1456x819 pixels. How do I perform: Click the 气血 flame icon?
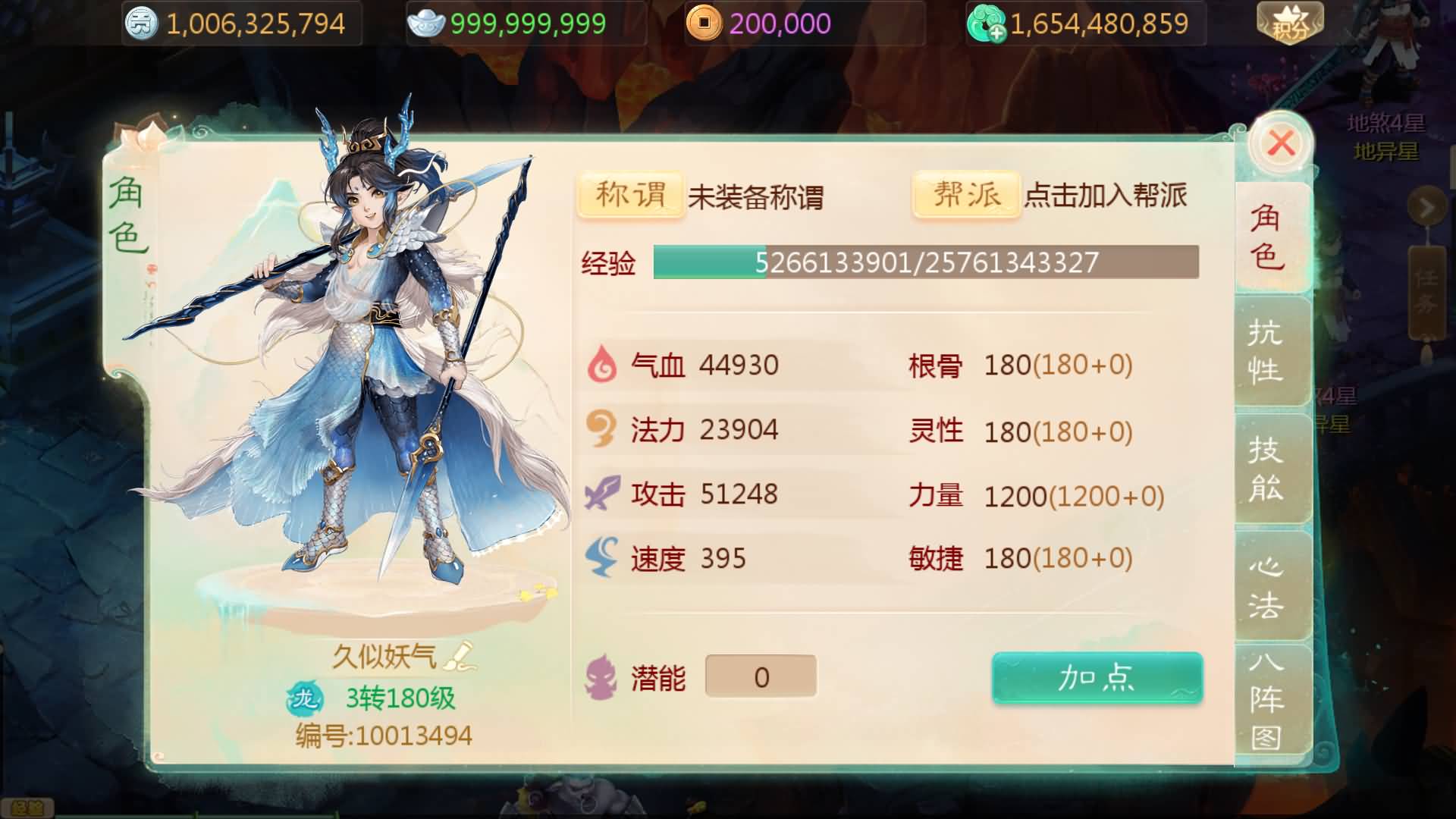pos(601,365)
